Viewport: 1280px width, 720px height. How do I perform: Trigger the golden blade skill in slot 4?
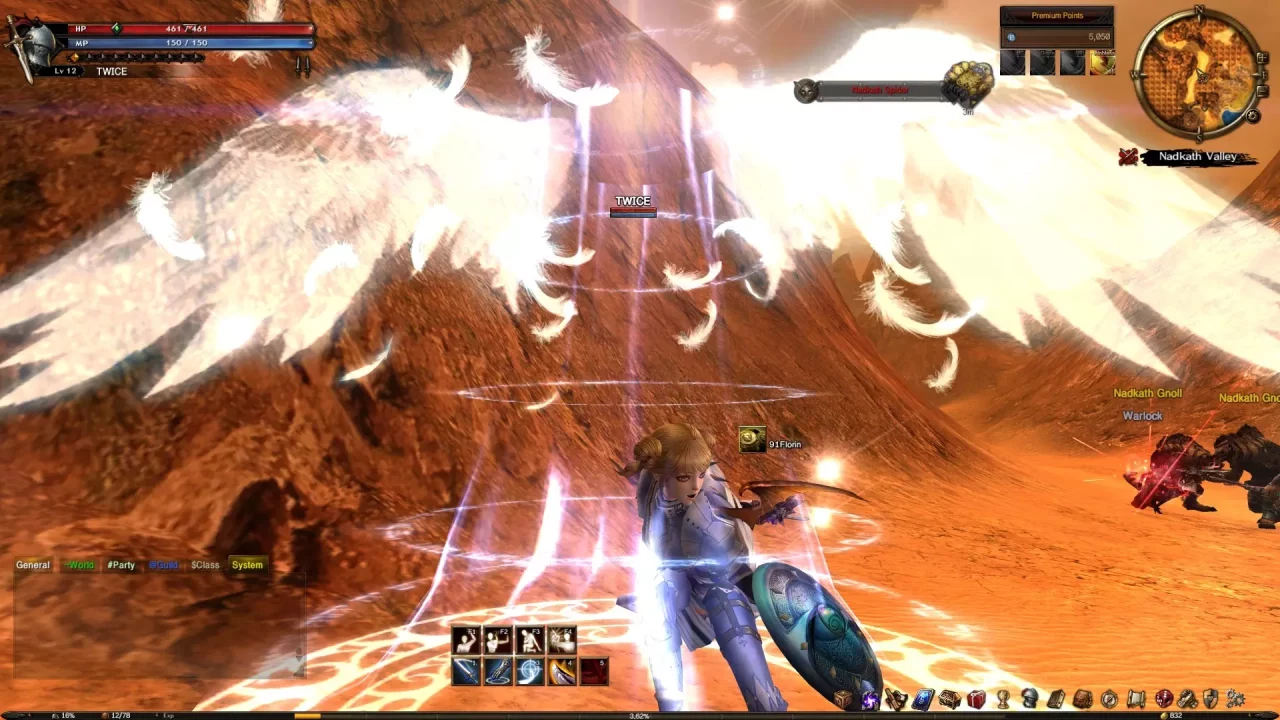coord(562,671)
